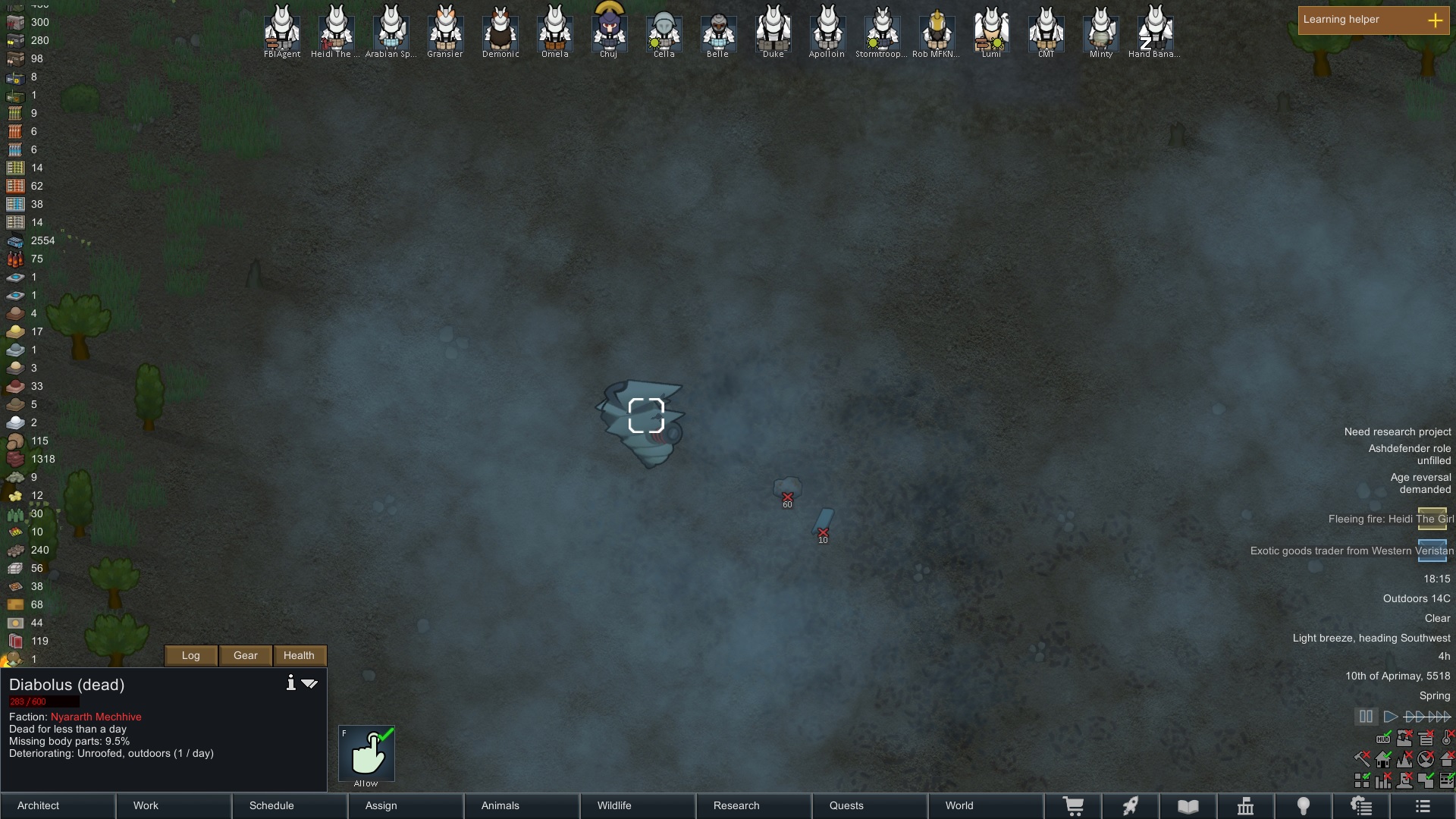1456x819 pixels.
Task: Switch to the World view
Action: tap(986, 805)
